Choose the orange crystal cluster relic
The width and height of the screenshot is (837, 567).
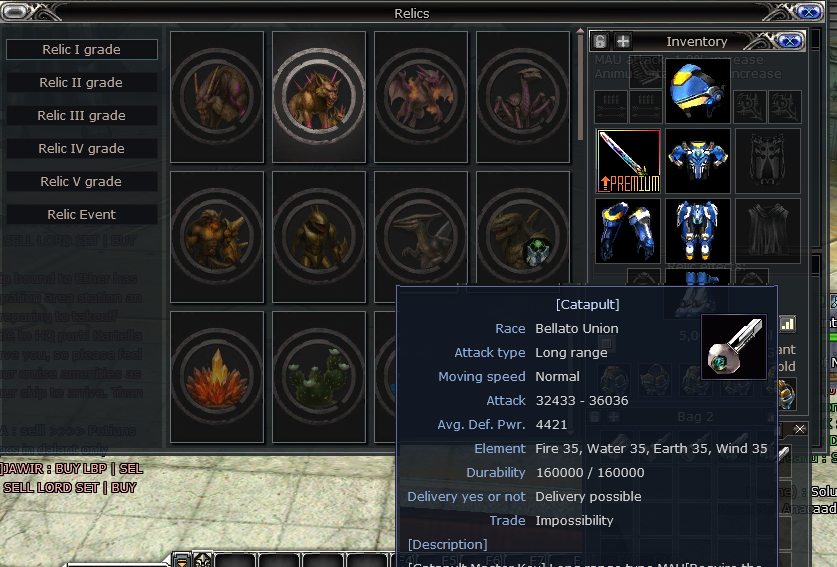tap(217, 377)
